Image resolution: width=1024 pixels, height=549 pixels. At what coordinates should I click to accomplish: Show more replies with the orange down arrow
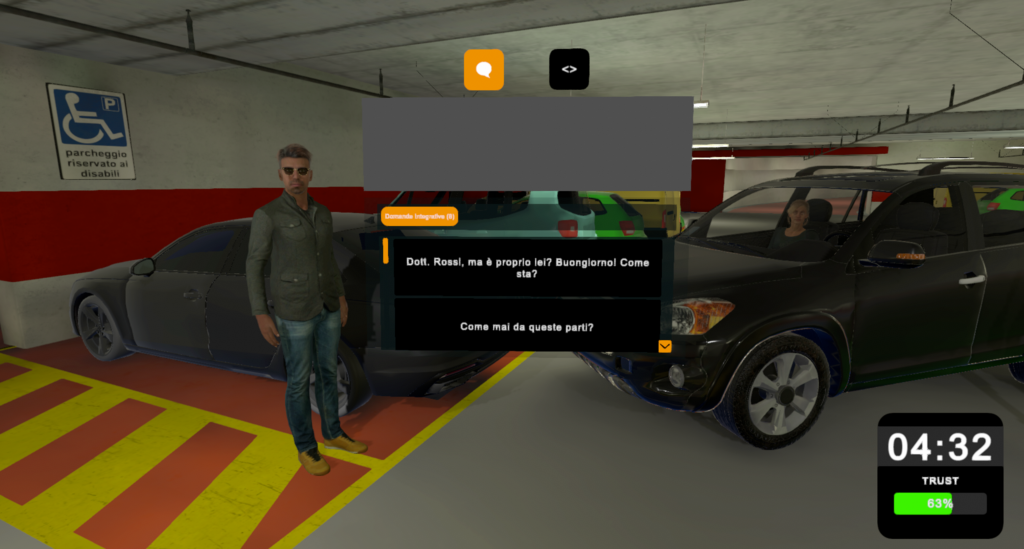[665, 346]
